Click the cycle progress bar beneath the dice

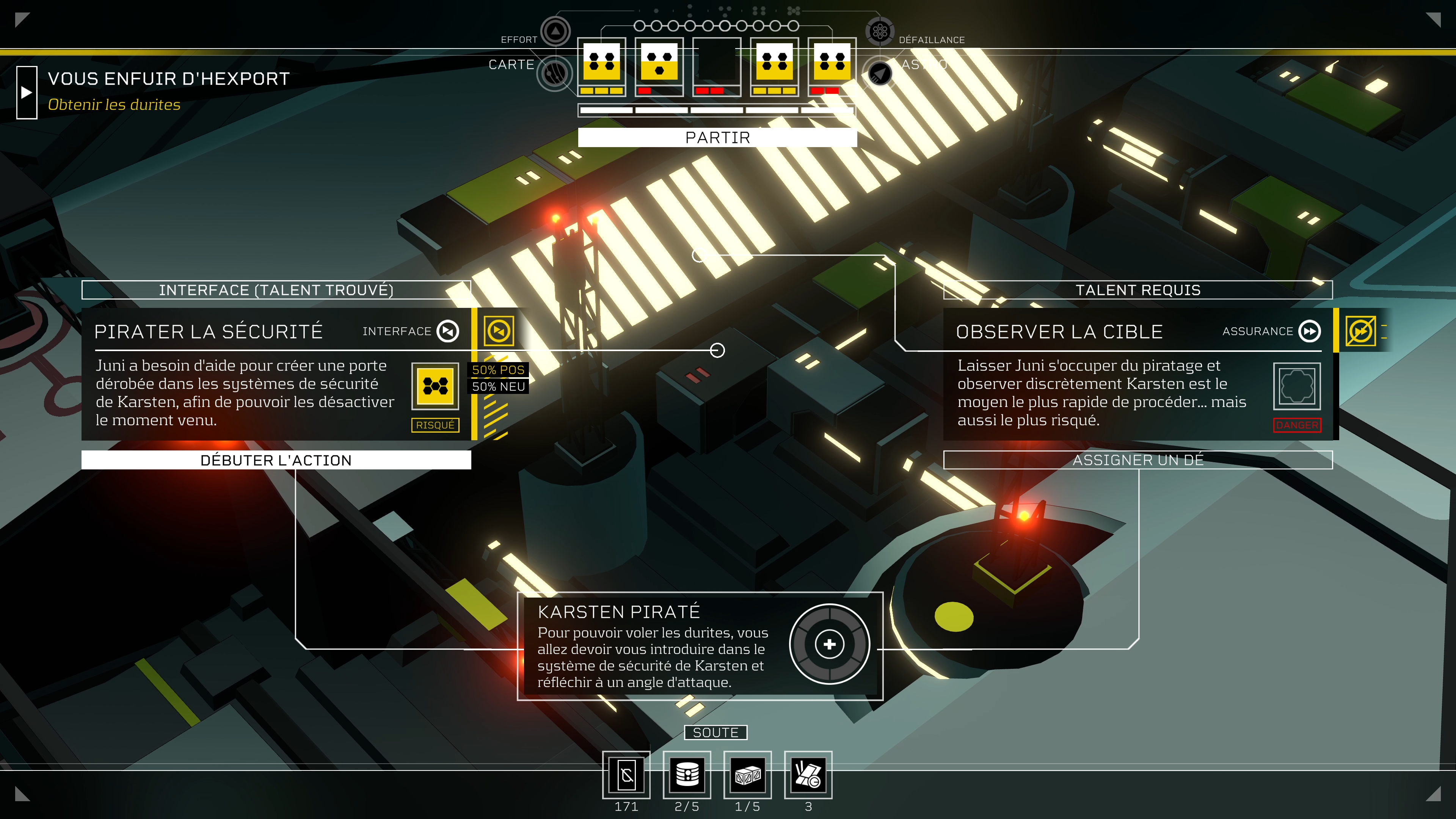pyautogui.click(x=715, y=110)
